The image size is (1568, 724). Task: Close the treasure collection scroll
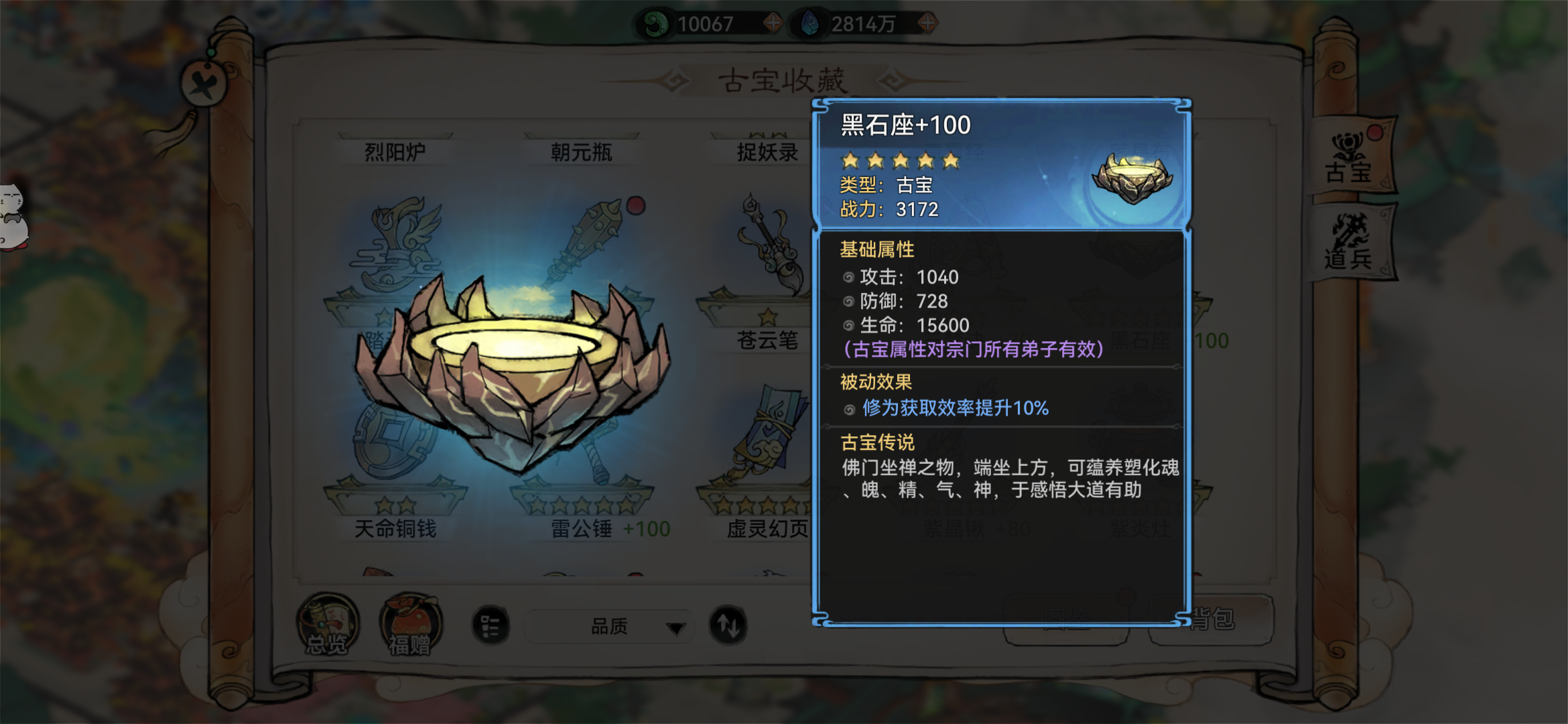203,84
